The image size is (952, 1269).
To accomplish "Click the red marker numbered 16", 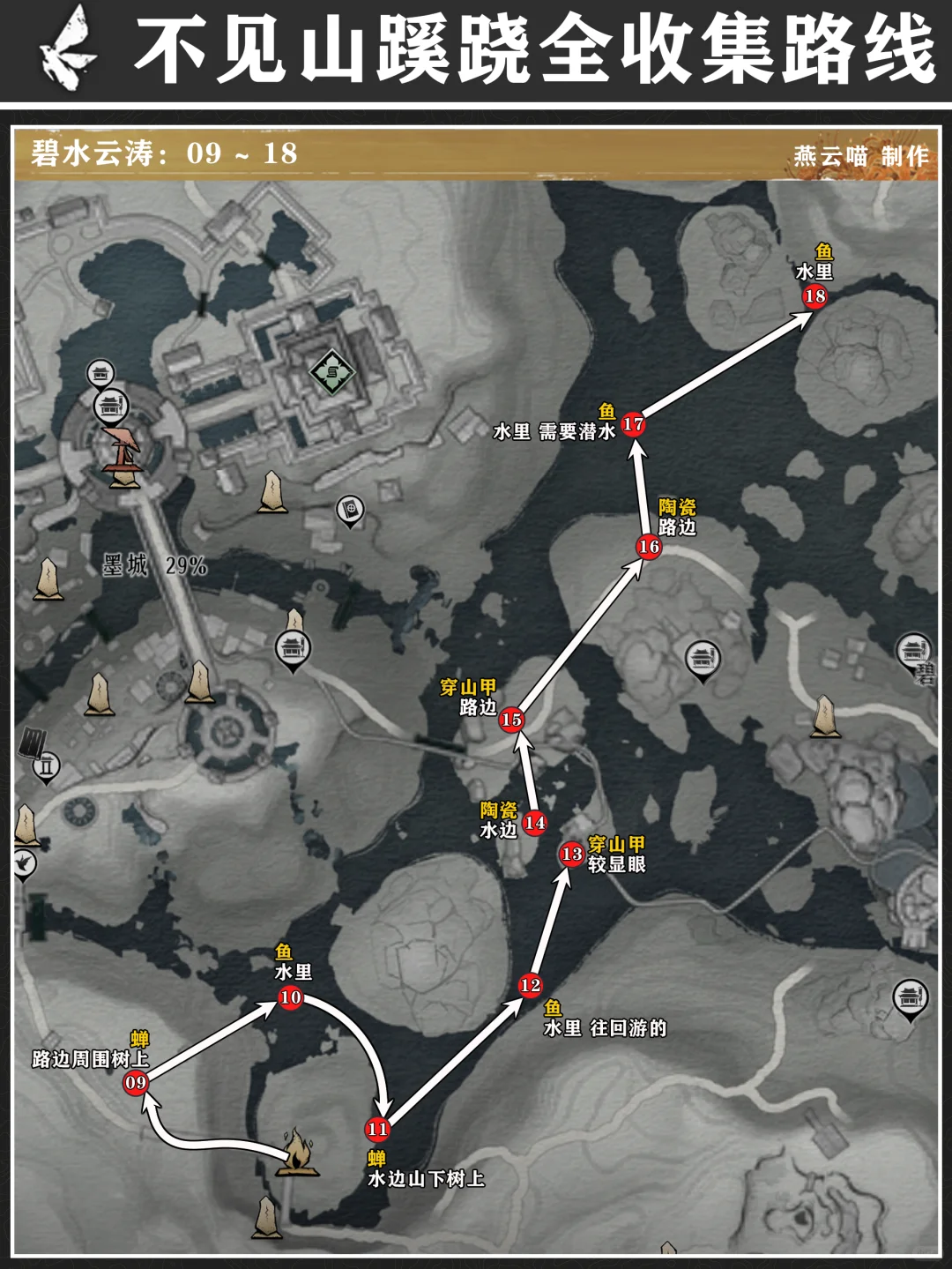I will click(649, 547).
